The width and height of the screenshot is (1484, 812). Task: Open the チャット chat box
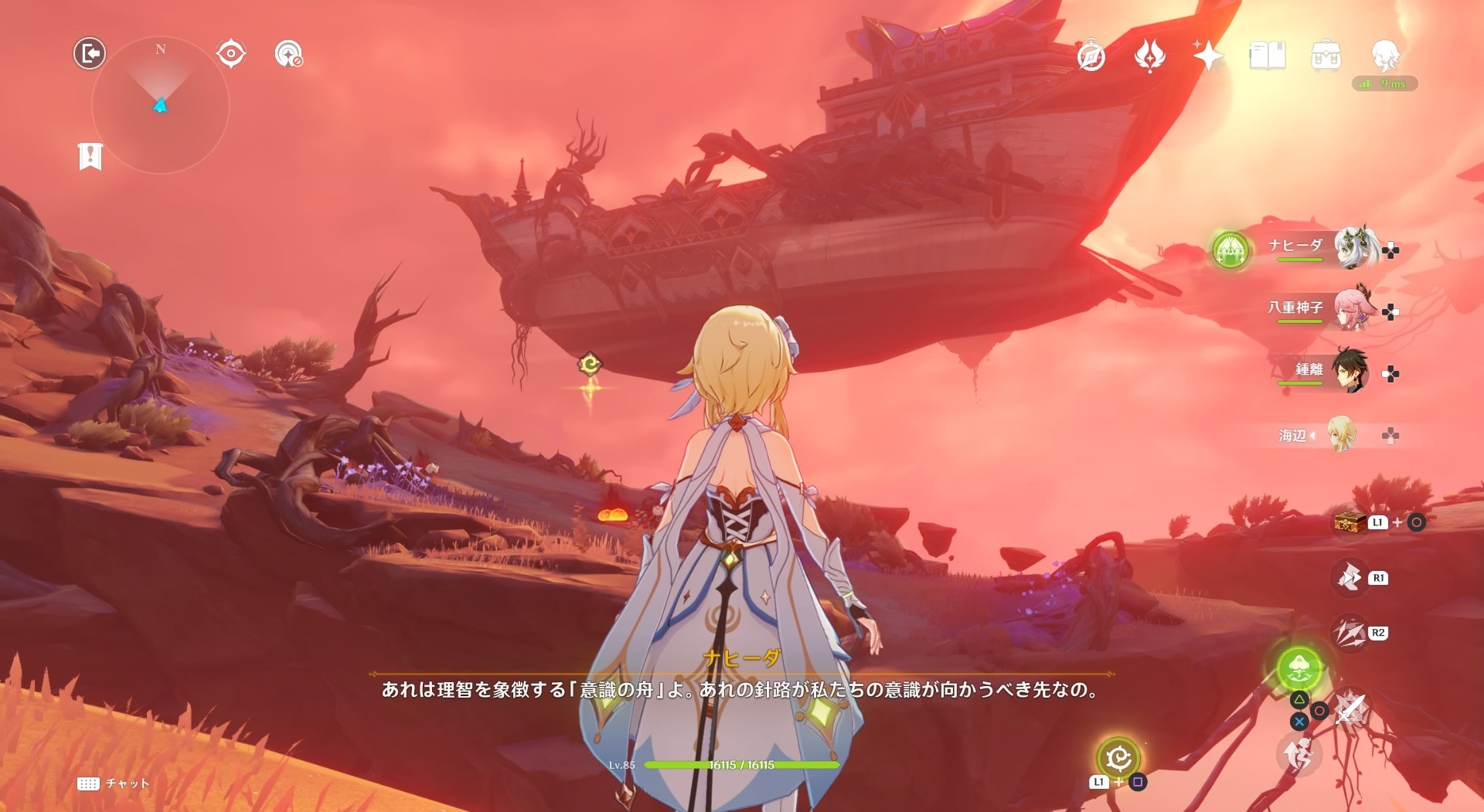[x=114, y=783]
